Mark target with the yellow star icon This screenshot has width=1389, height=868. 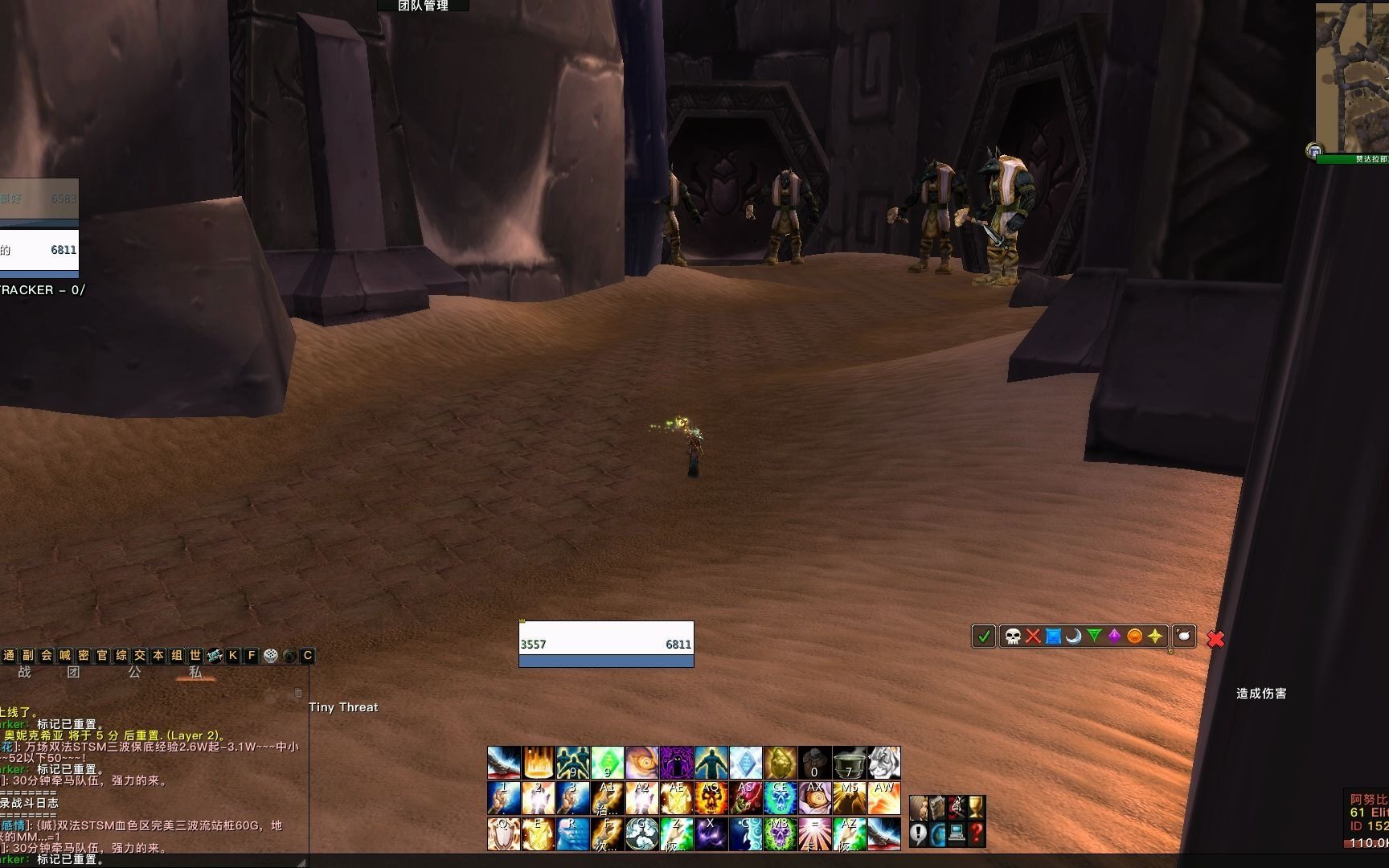point(1155,637)
